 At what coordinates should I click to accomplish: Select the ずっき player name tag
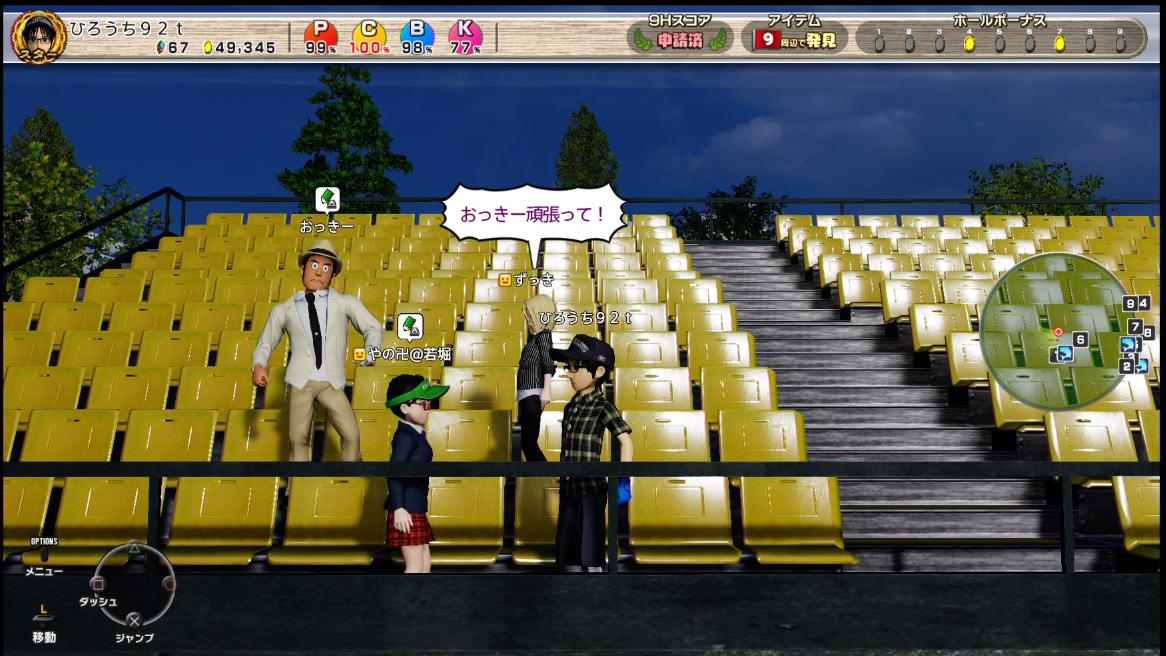[527, 280]
